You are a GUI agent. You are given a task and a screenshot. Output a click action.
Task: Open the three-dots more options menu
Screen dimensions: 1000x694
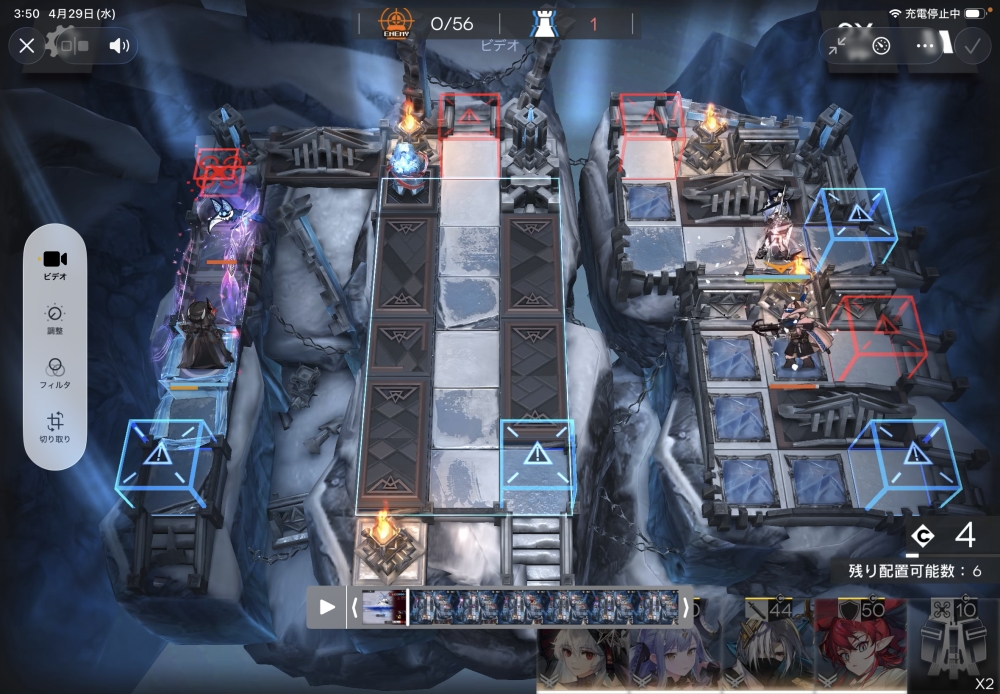[x=925, y=46]
